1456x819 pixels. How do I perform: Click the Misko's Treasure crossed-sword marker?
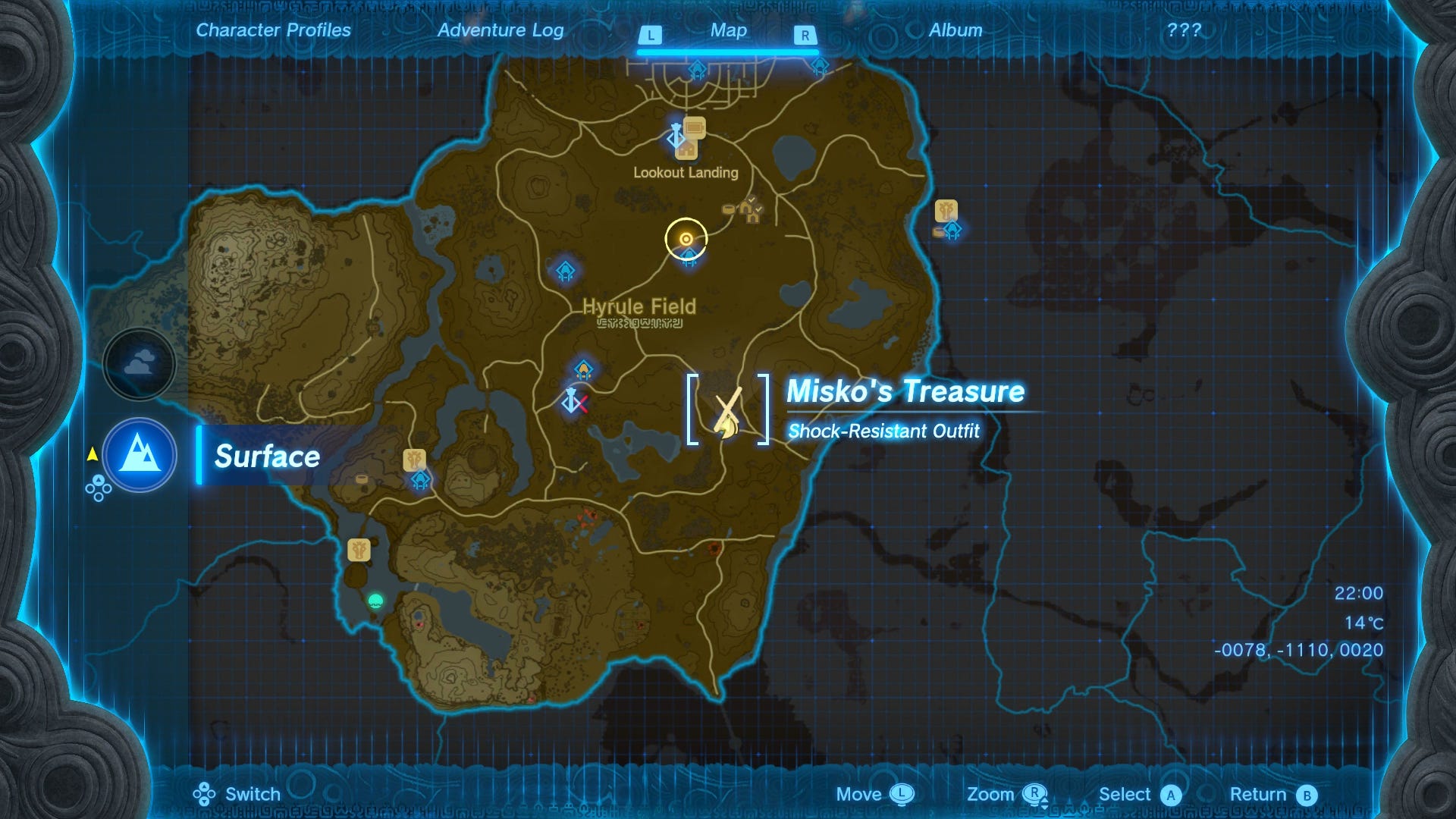click(726, 413)
